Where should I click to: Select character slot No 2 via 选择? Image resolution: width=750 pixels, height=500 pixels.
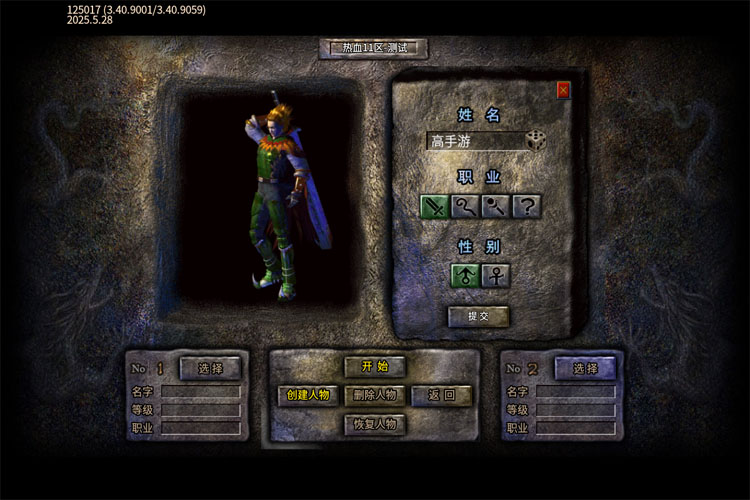[x=585, y=368]
